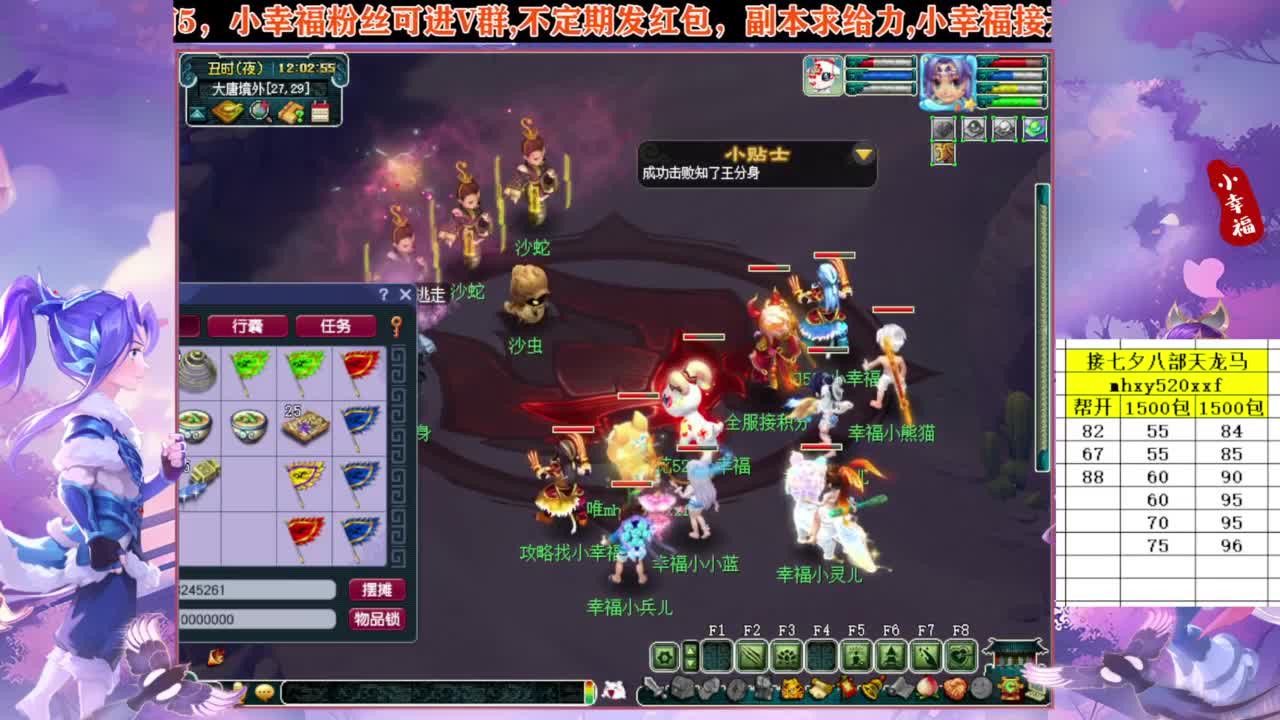Image resolution: width=1280 pixels, height=720 pixels.
Task: Click the magnifying glass search icon
Action: 258,110
